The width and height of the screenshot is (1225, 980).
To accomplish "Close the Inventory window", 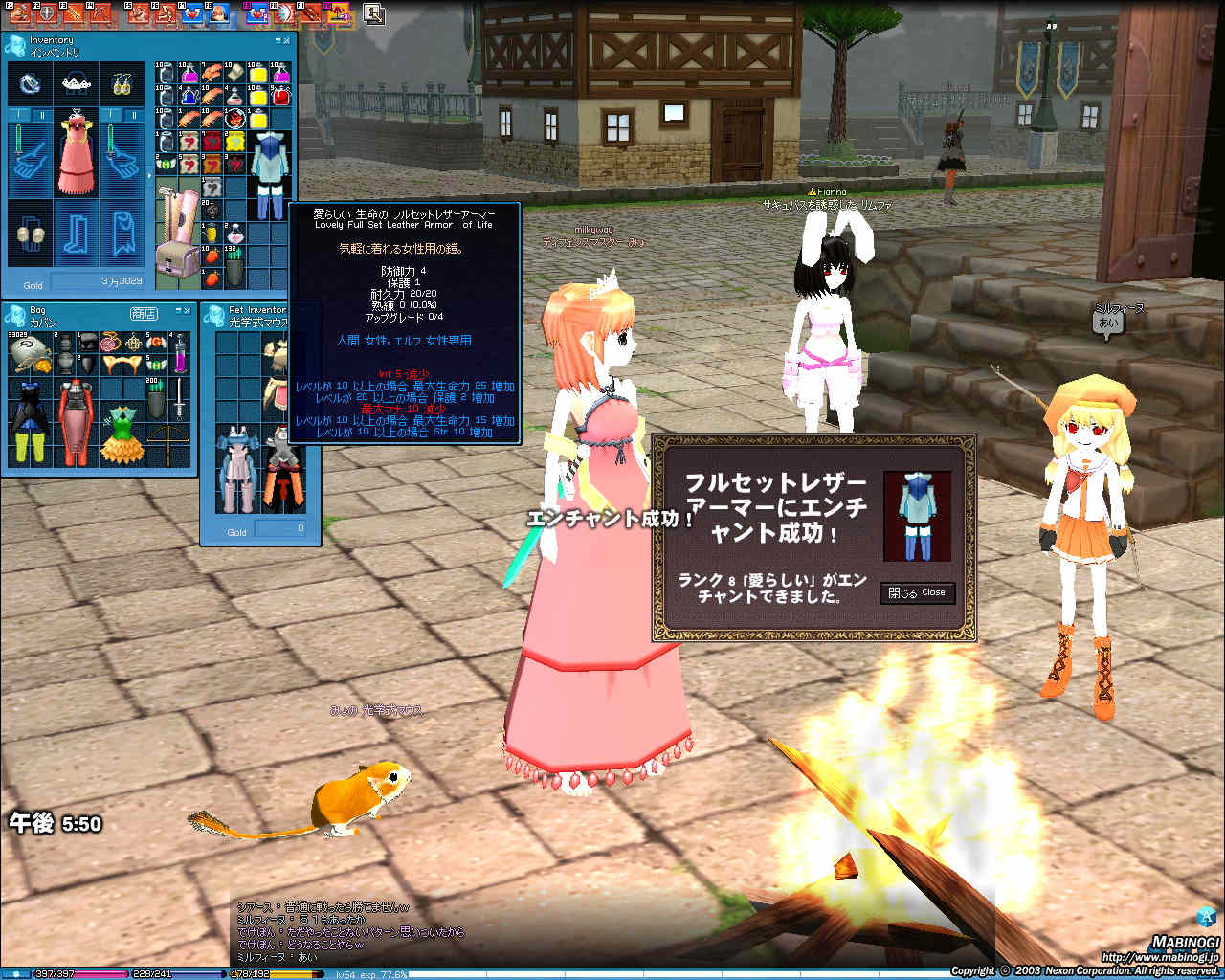I will coord(287,40).
